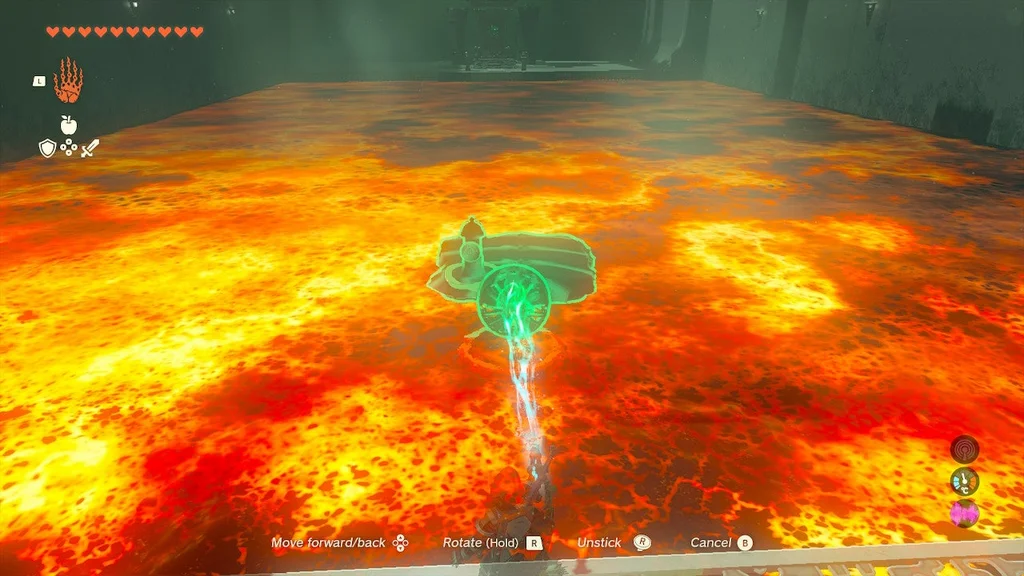Screen dimensions: 1024x576
Task: Open the apple material quick-select
Action: pyautogui.click(x=68, y=125)
